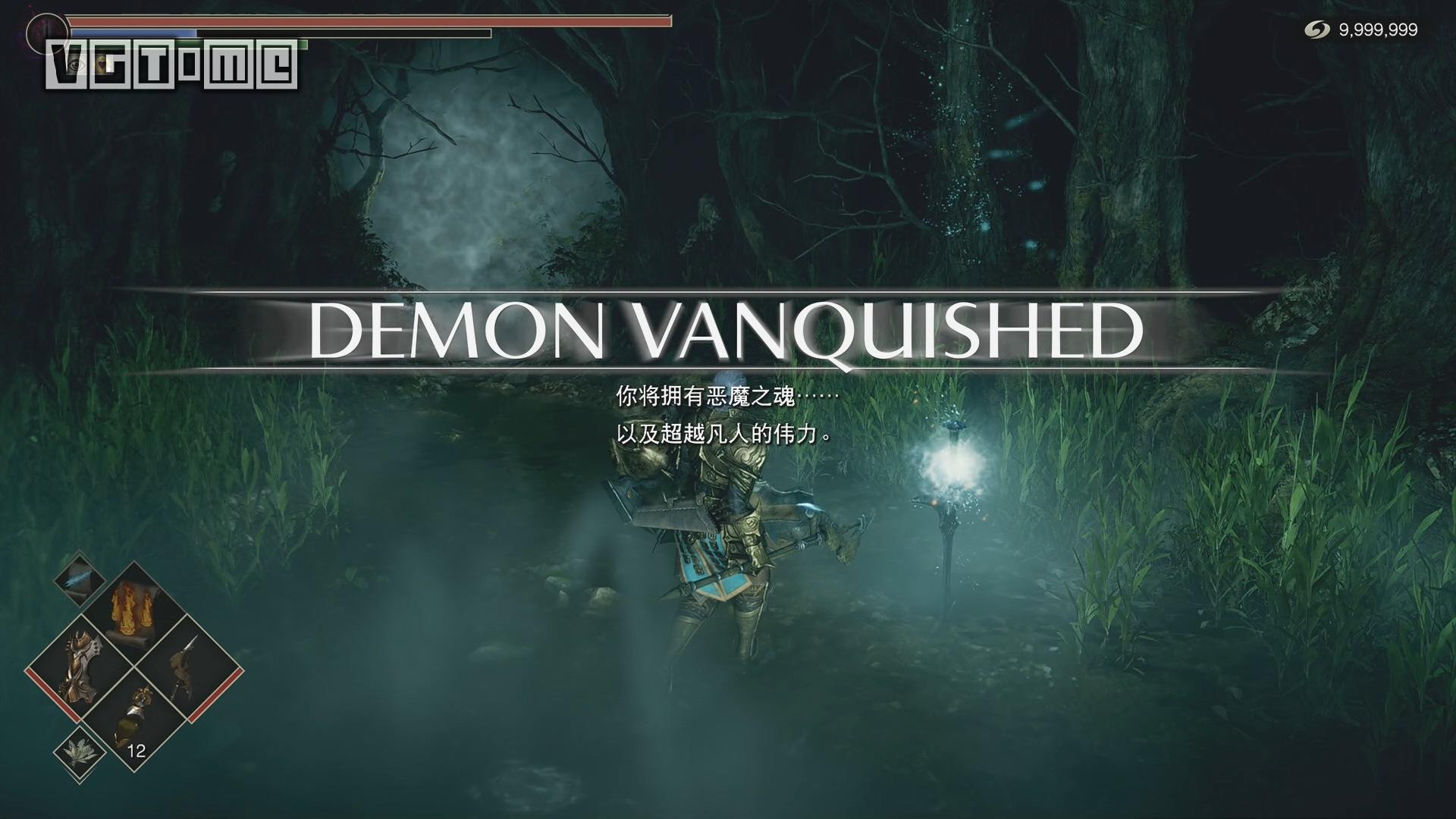This screenshot has height=819, width=1456.
Task: Click the VGTIME watermark logo
Action: (173, 67)
